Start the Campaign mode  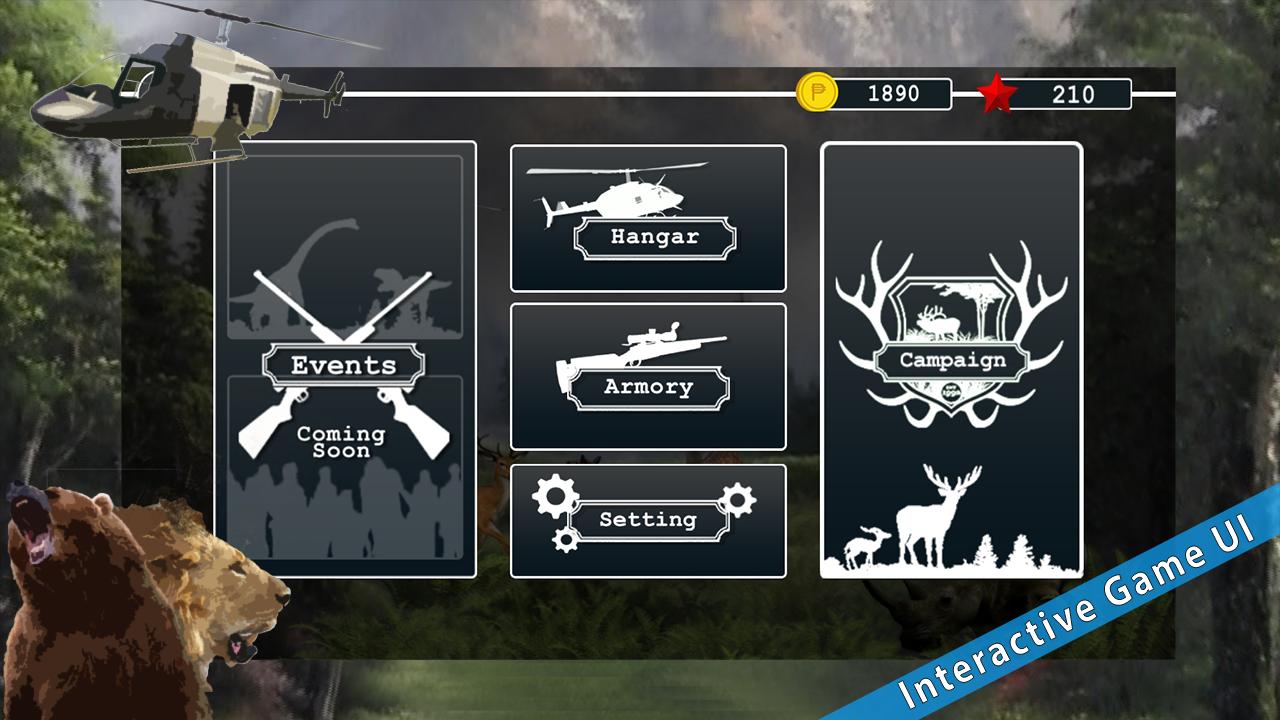tap(951, 360)
